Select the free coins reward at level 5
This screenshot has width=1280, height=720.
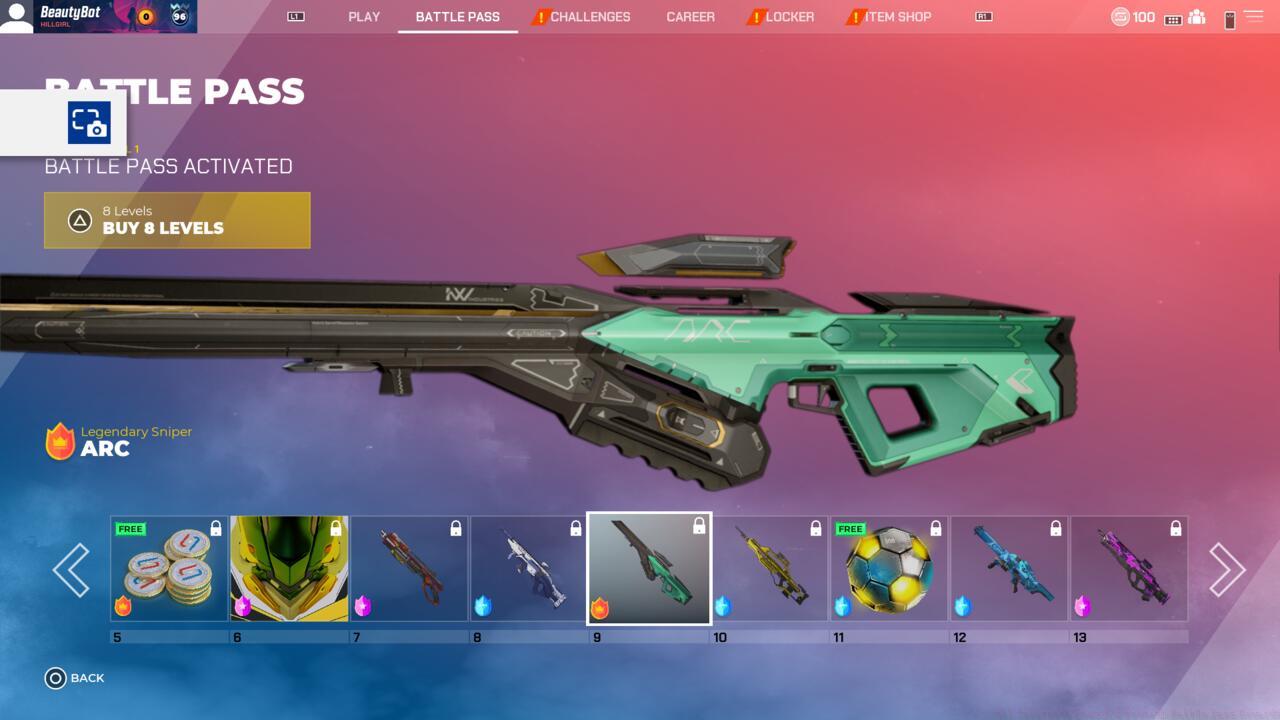click(x=169, y=569)
